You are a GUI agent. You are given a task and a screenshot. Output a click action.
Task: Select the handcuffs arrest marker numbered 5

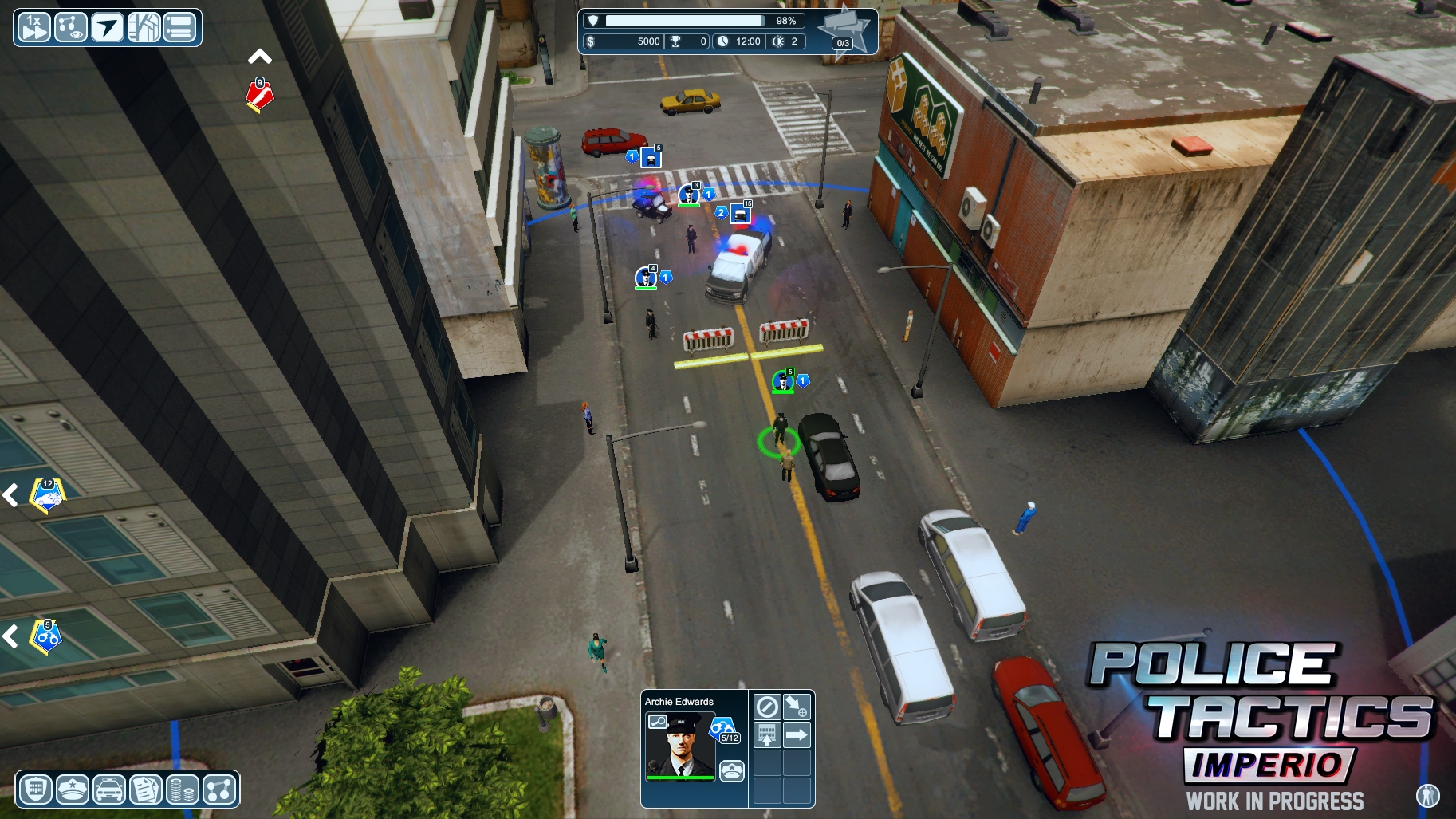(46, 637)
